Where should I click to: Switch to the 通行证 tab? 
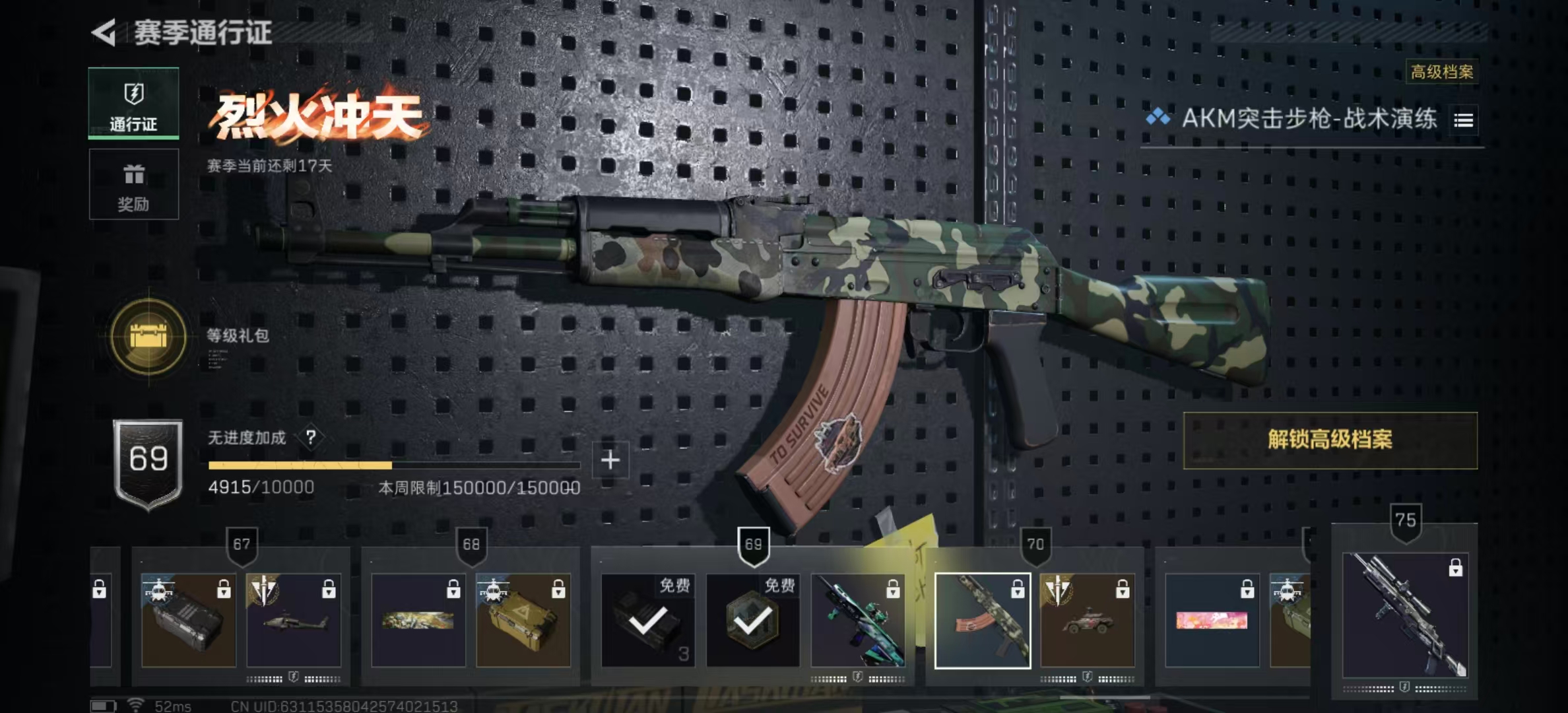click(x=133, y=103)
